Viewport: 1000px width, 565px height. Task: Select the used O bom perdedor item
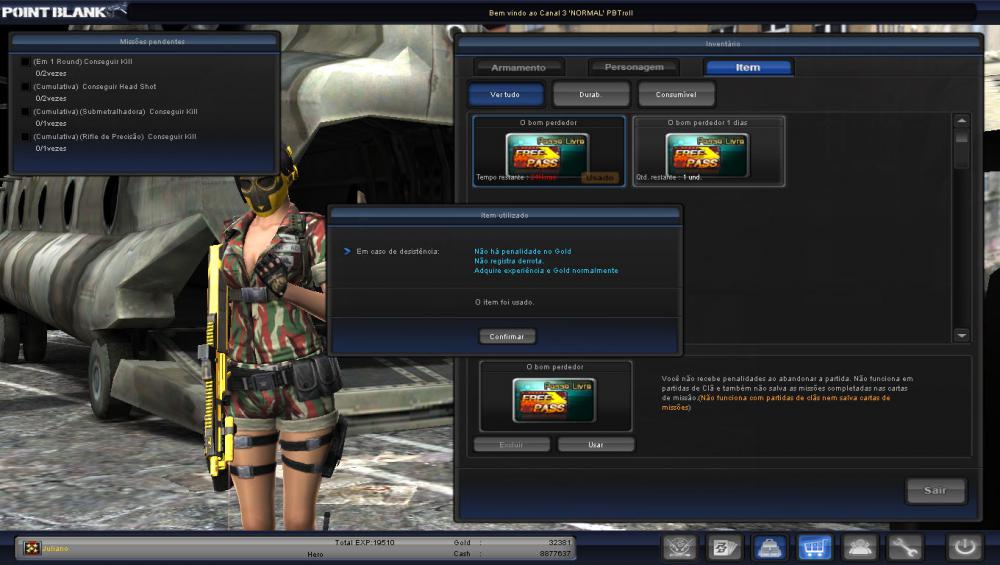pos(548,152)
